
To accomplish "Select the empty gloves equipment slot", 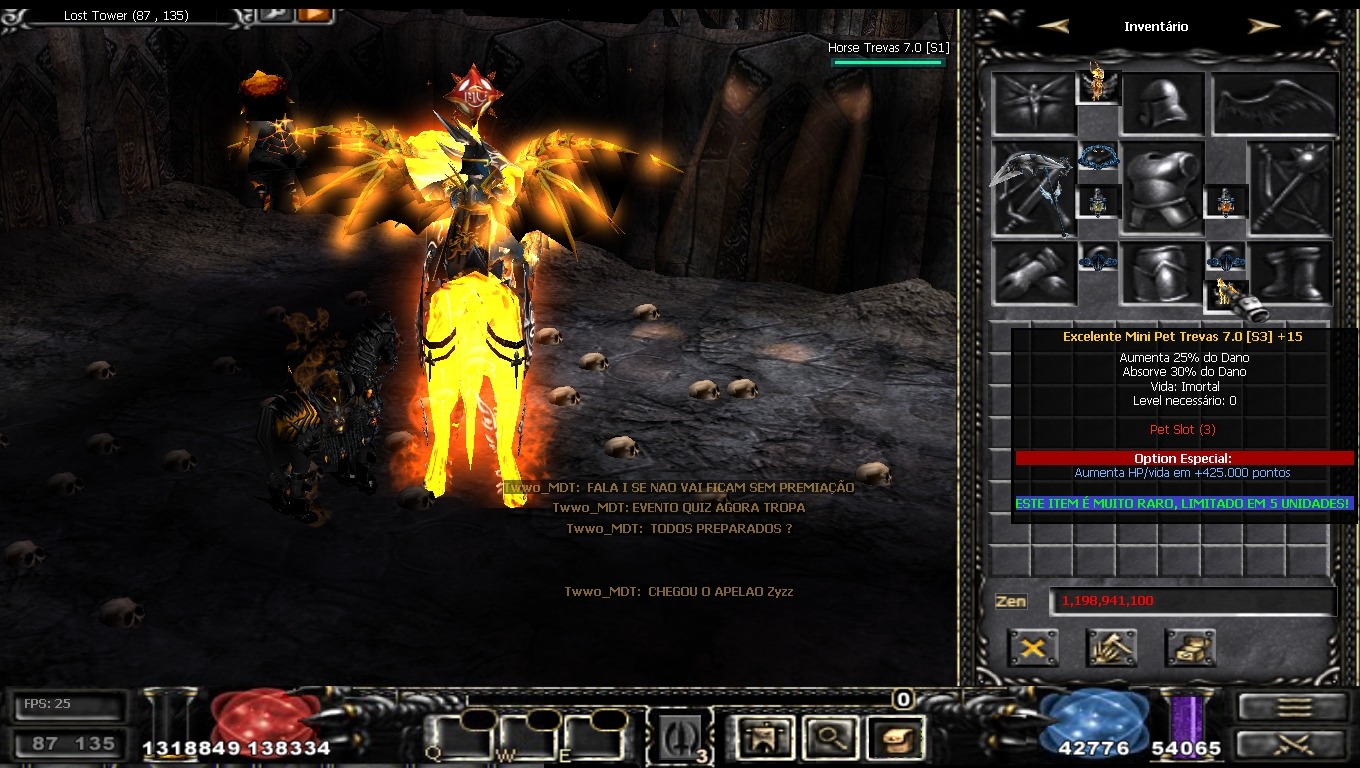I will click(x=1033, y=273).
